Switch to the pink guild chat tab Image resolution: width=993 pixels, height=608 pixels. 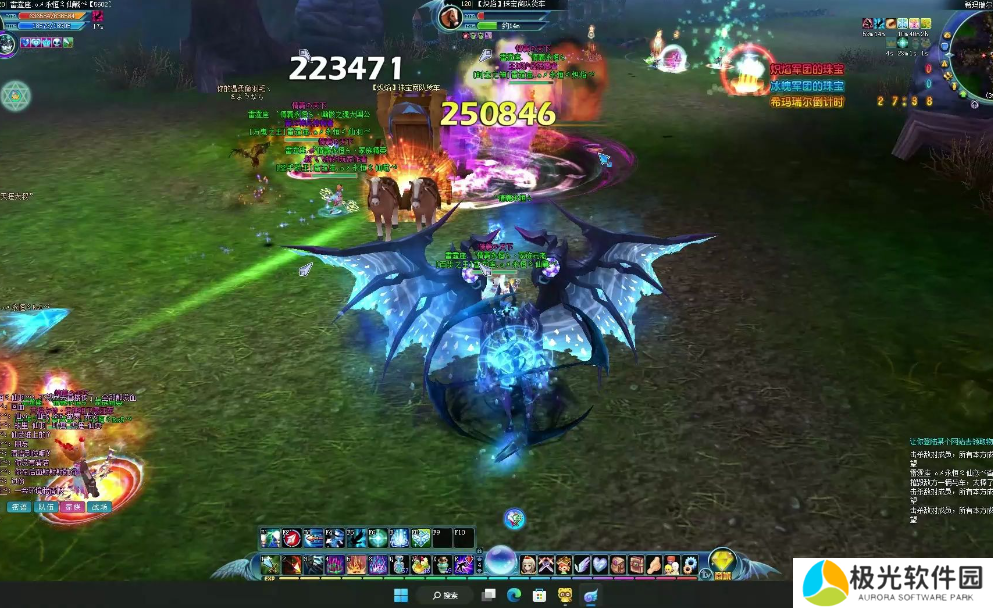coord(72,507)
